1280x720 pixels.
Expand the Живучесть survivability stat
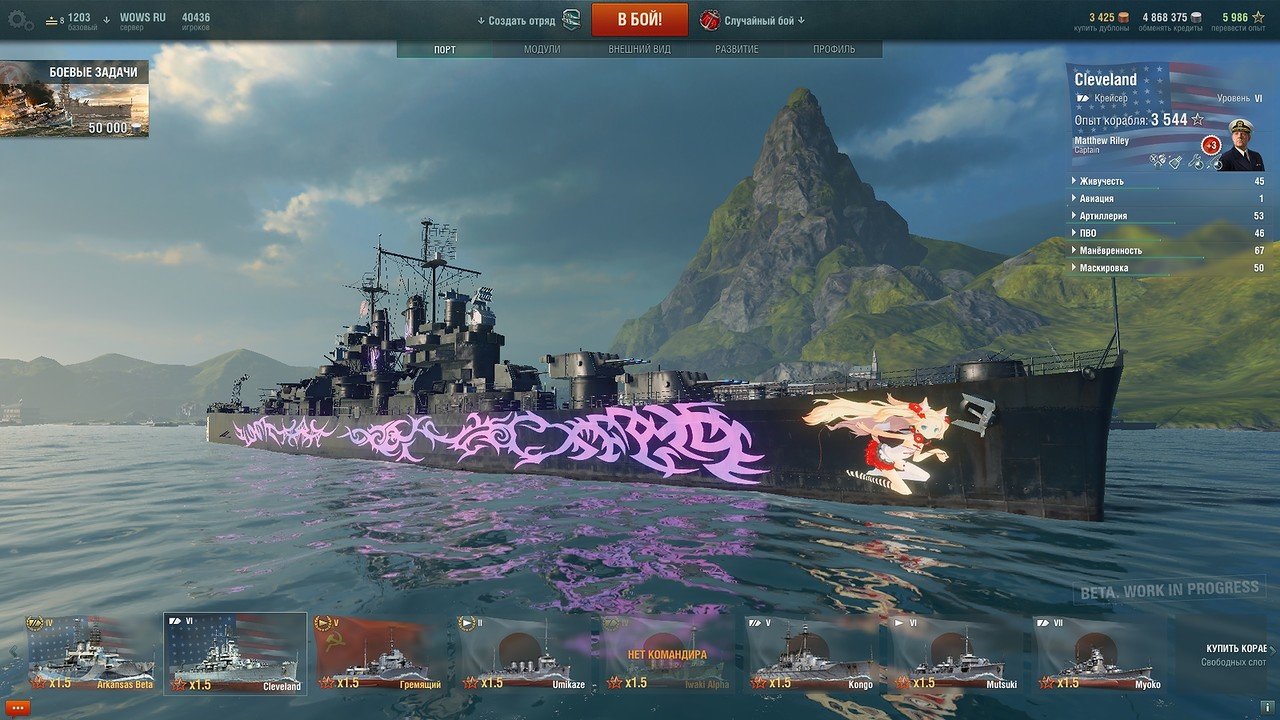coord(1102,182)
